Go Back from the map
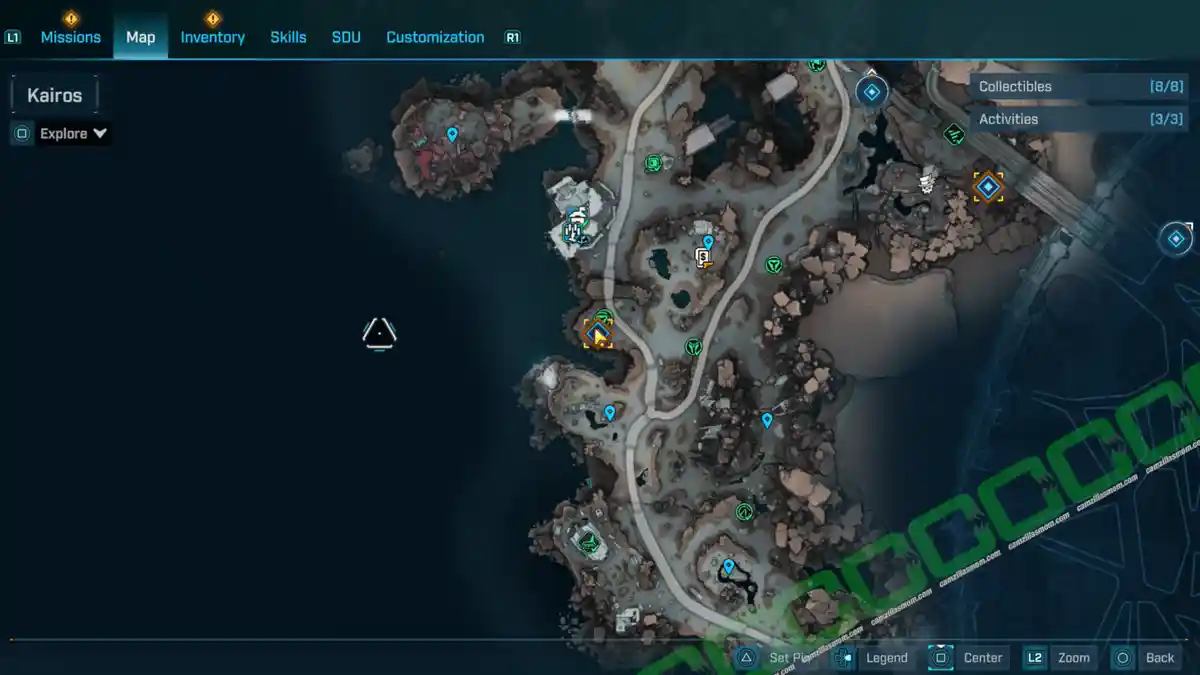The width and height of the screenshot is (1200, 675). pyautogui.click(x=1159, y=657)
